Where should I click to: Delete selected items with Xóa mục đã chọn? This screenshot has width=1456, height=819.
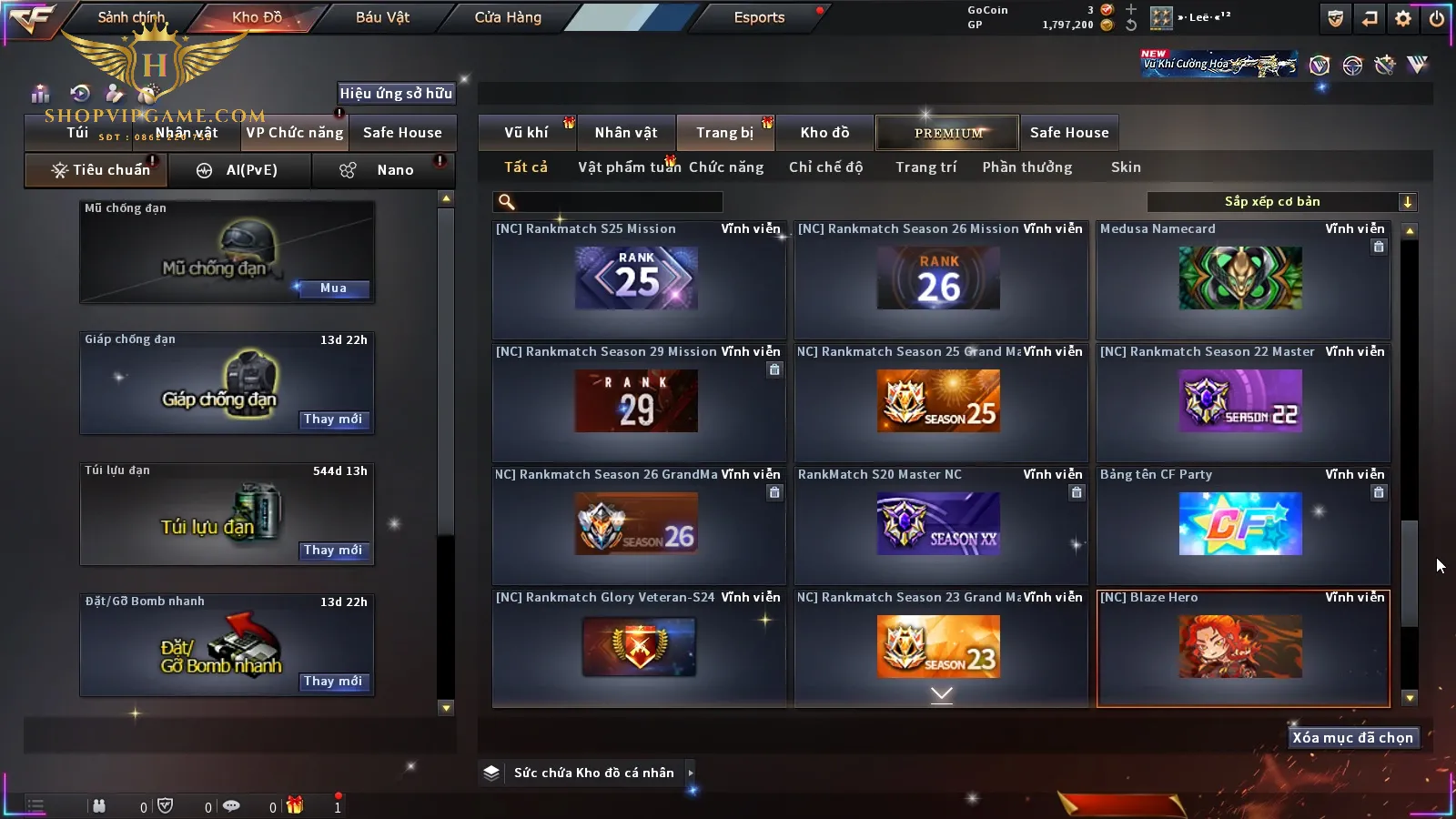click(x=1352, y=738)
